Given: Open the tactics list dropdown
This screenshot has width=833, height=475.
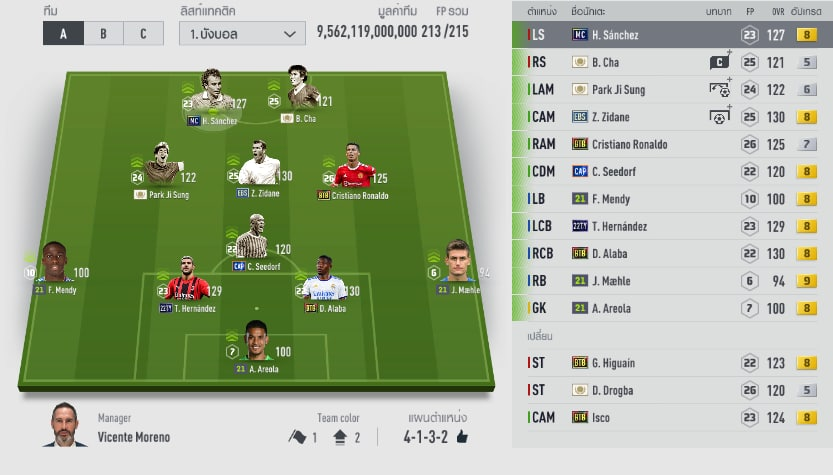Looking at the screenshot, I should coord(243,33).
